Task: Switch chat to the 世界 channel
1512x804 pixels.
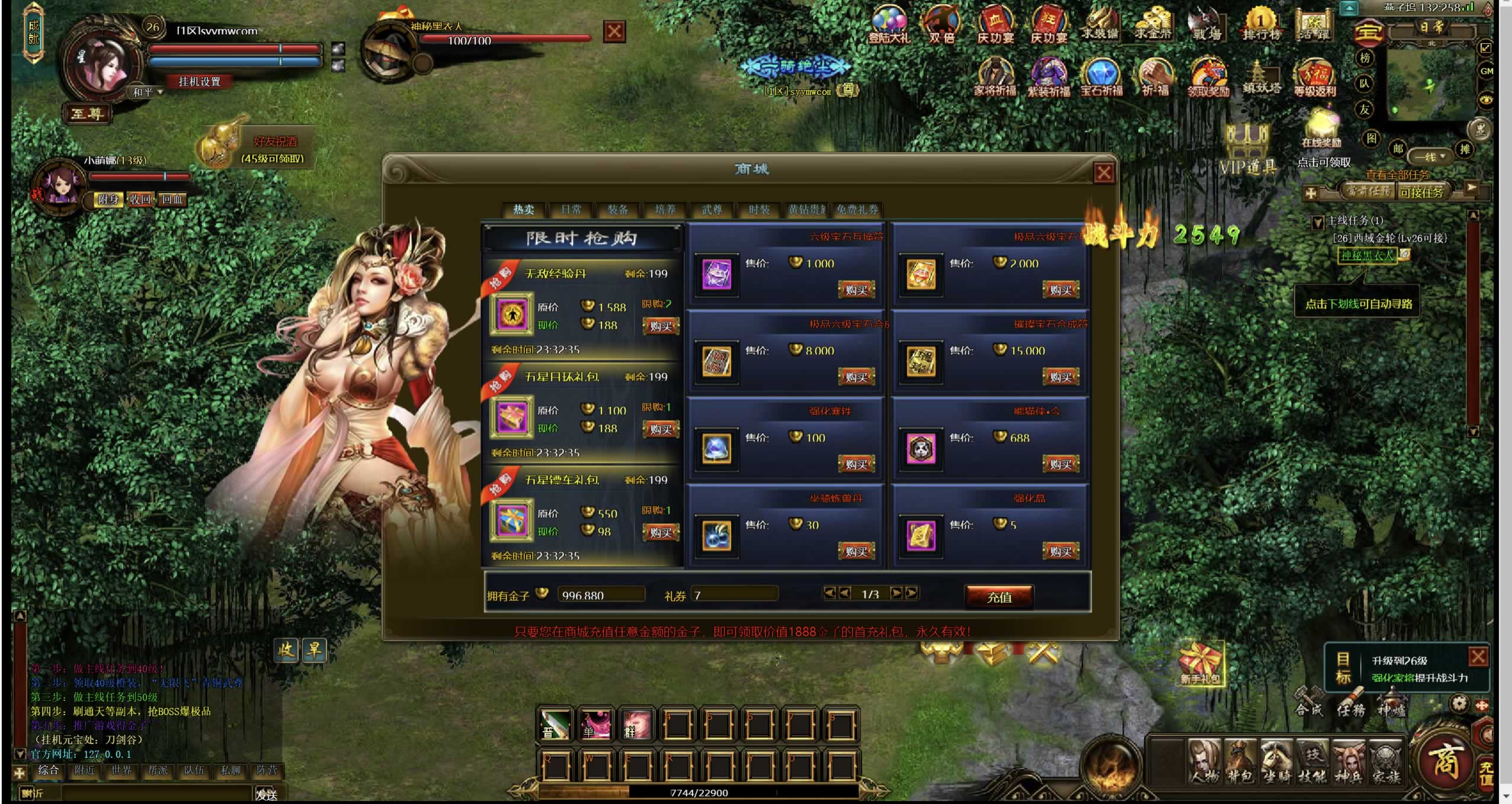Action: (x=121, y=770)
